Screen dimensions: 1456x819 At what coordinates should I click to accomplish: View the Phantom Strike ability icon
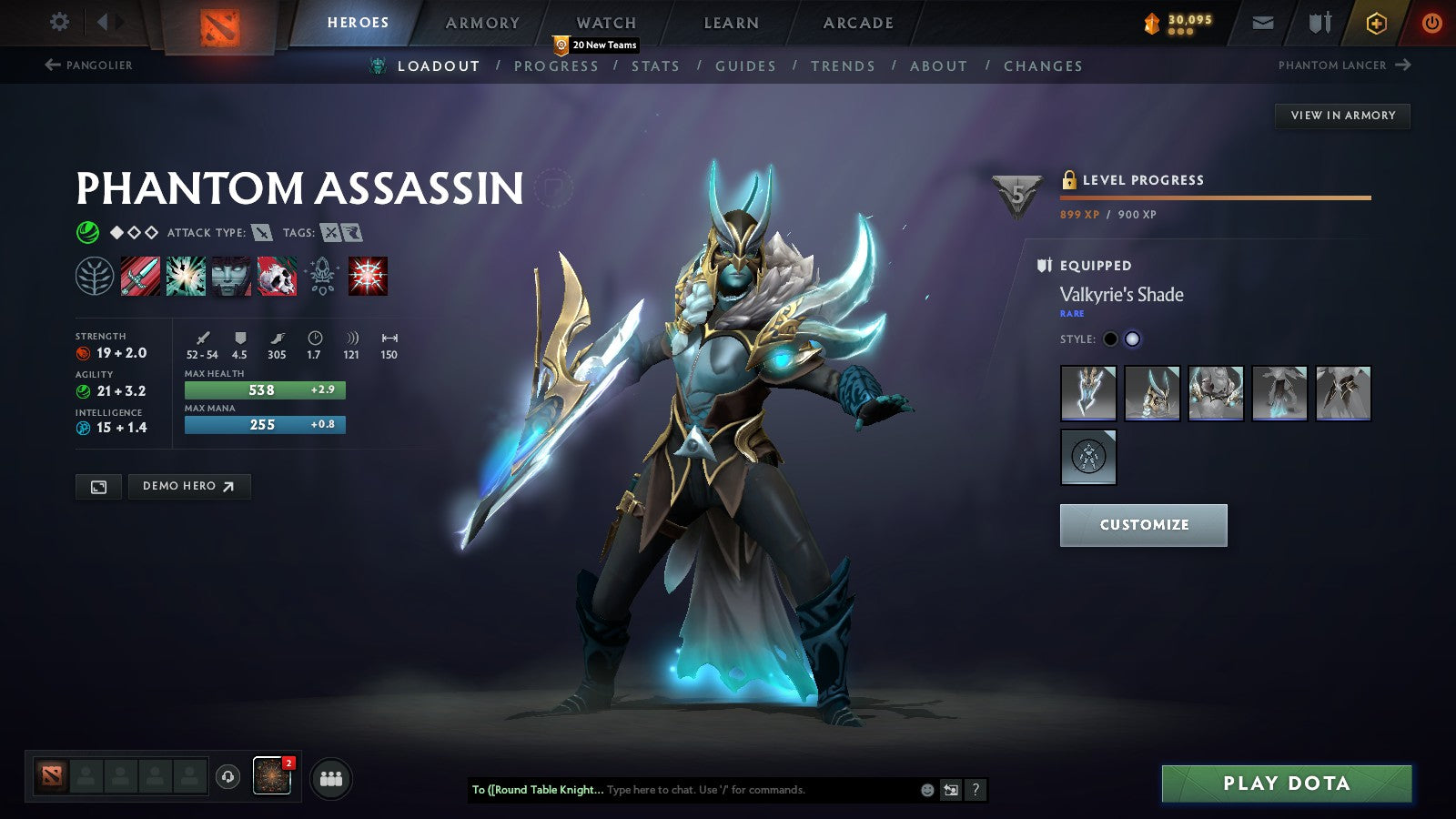click(185, 277)
